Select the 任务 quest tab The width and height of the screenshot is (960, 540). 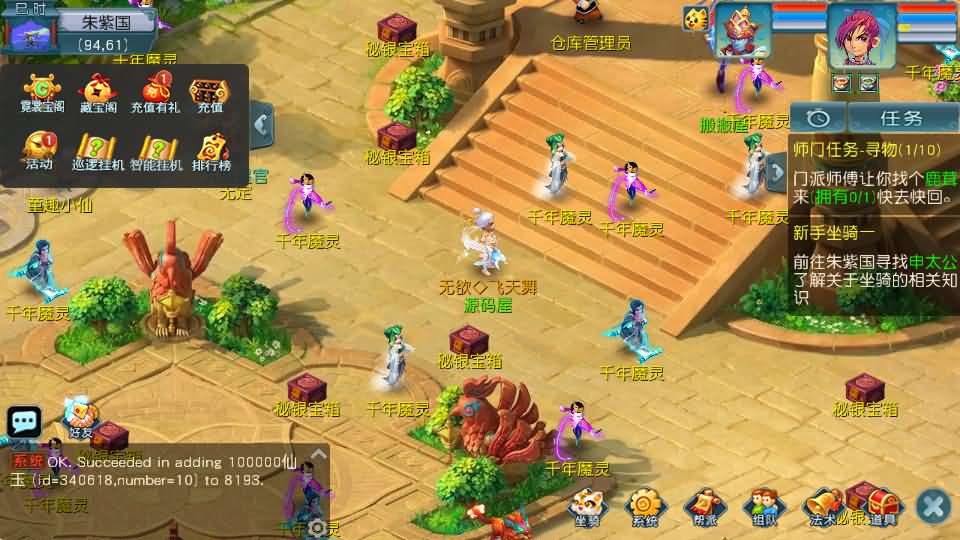(x=900, y=118)
